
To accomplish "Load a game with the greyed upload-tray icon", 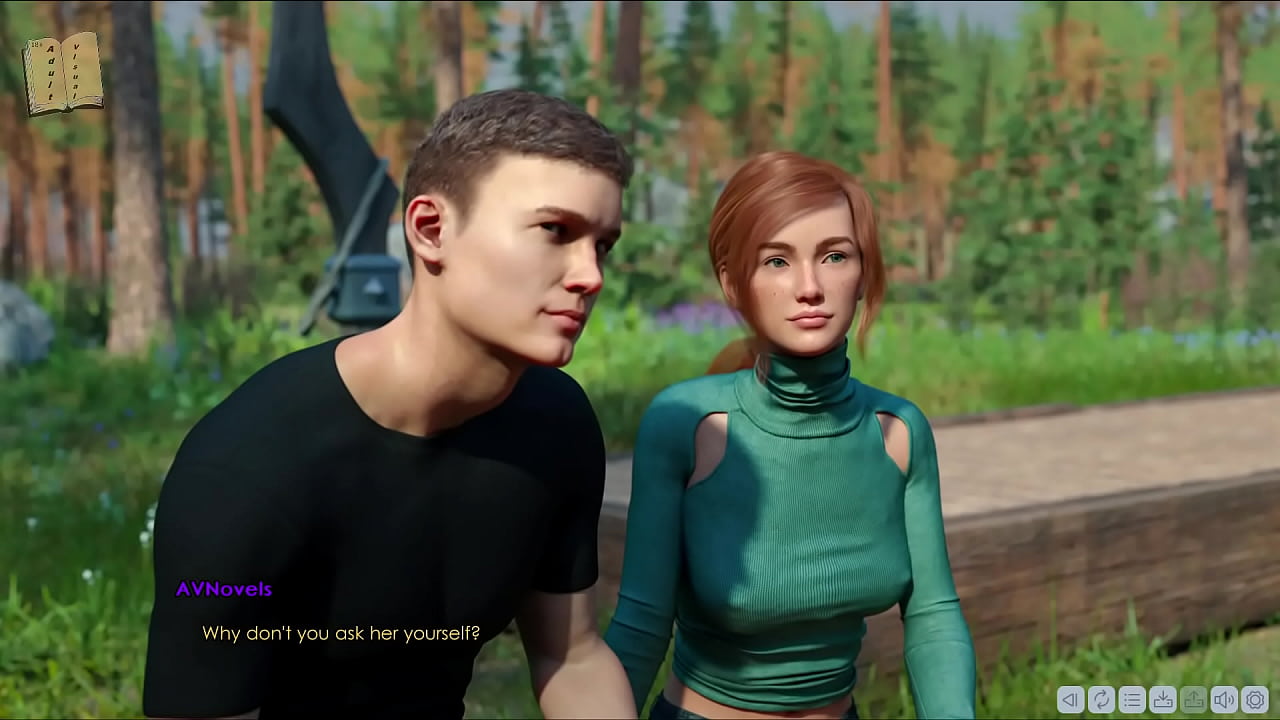I will coord(1193,699).
